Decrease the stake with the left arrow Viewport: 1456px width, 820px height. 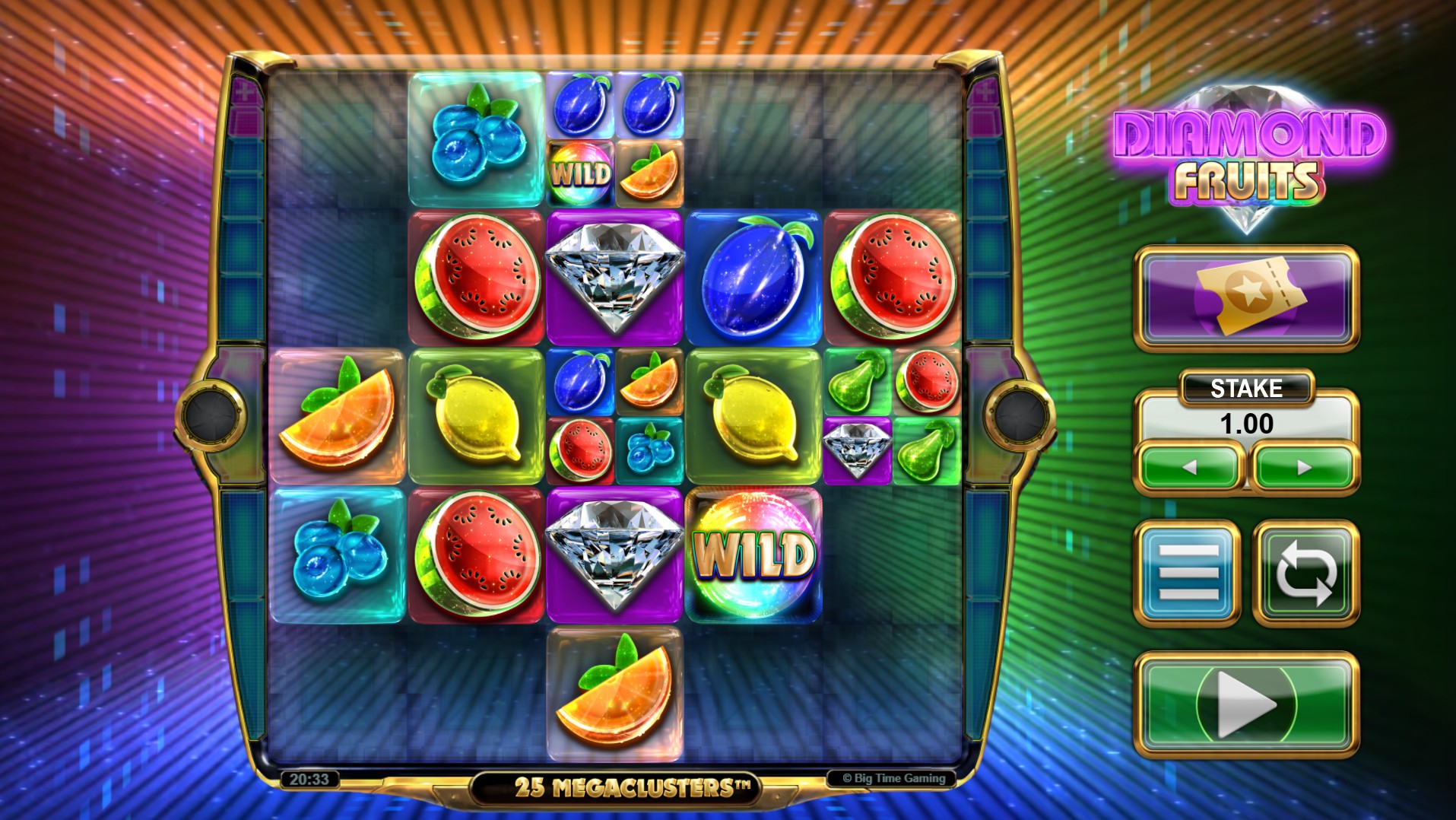(x=1188, y=468)
